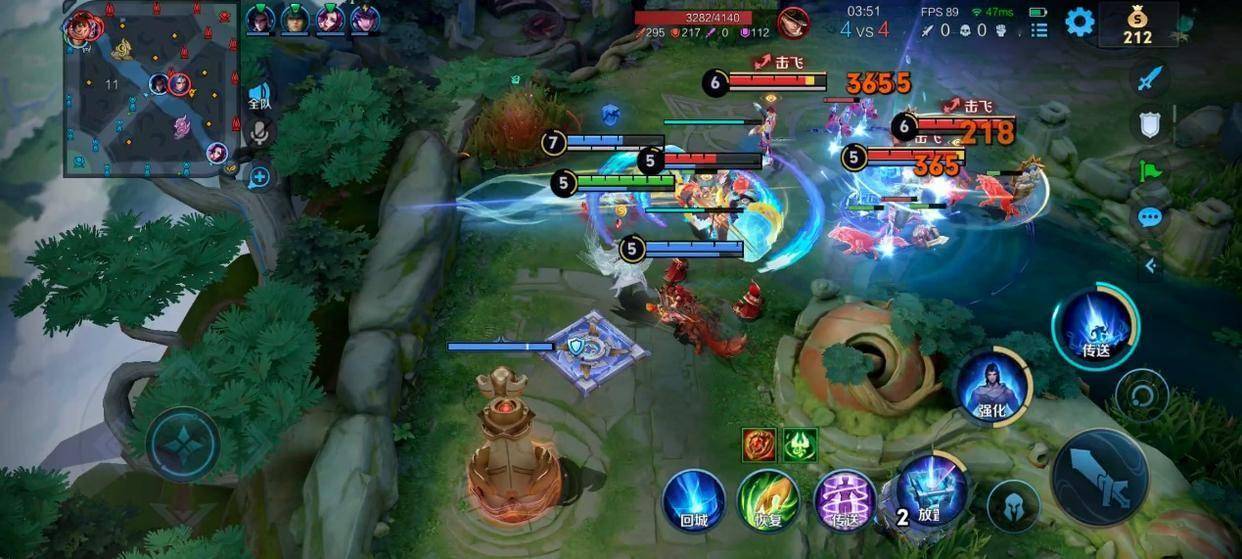Send the sword attack signal

(1151, 78)
